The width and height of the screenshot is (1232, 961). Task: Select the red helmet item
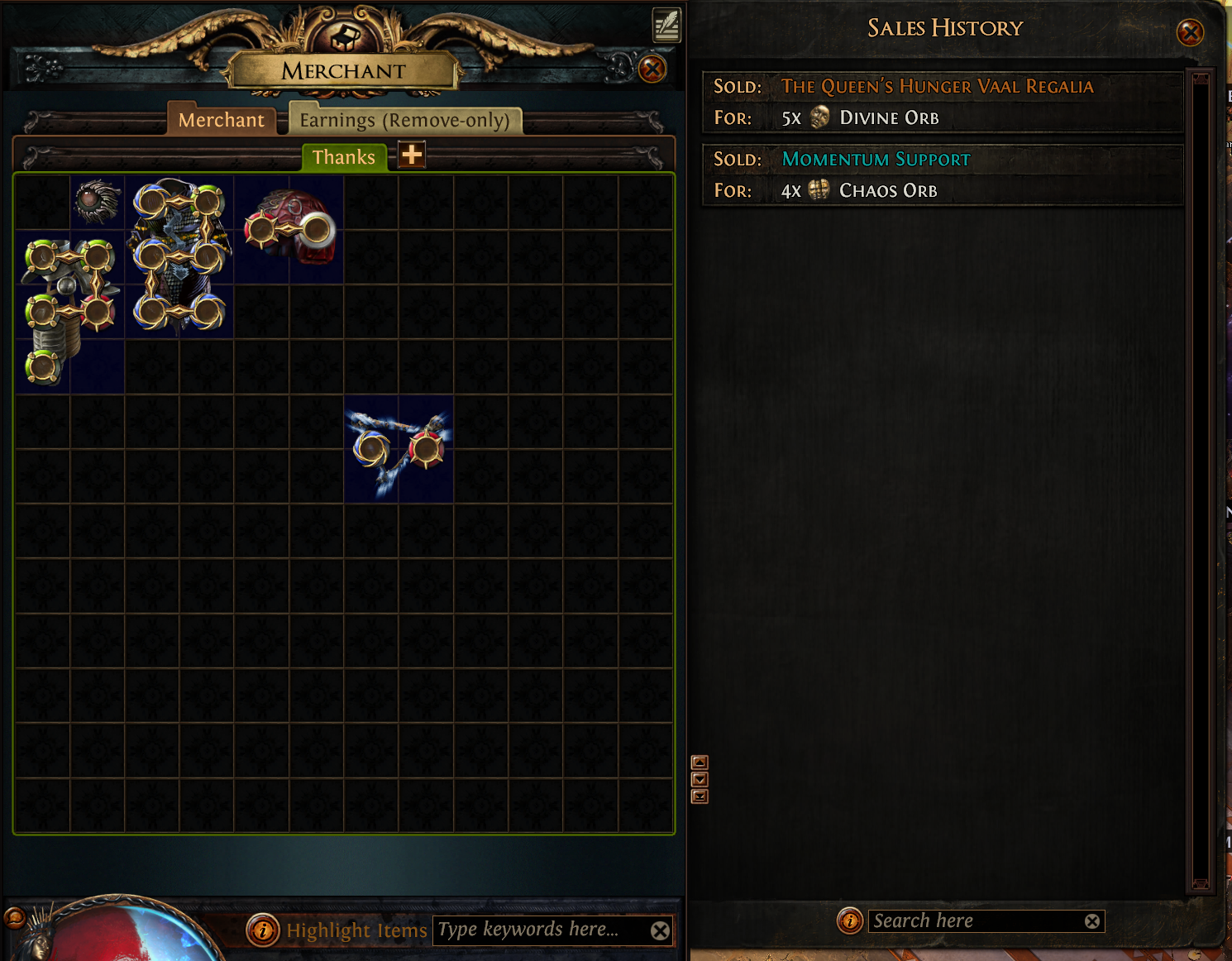[x=289, y=229]
